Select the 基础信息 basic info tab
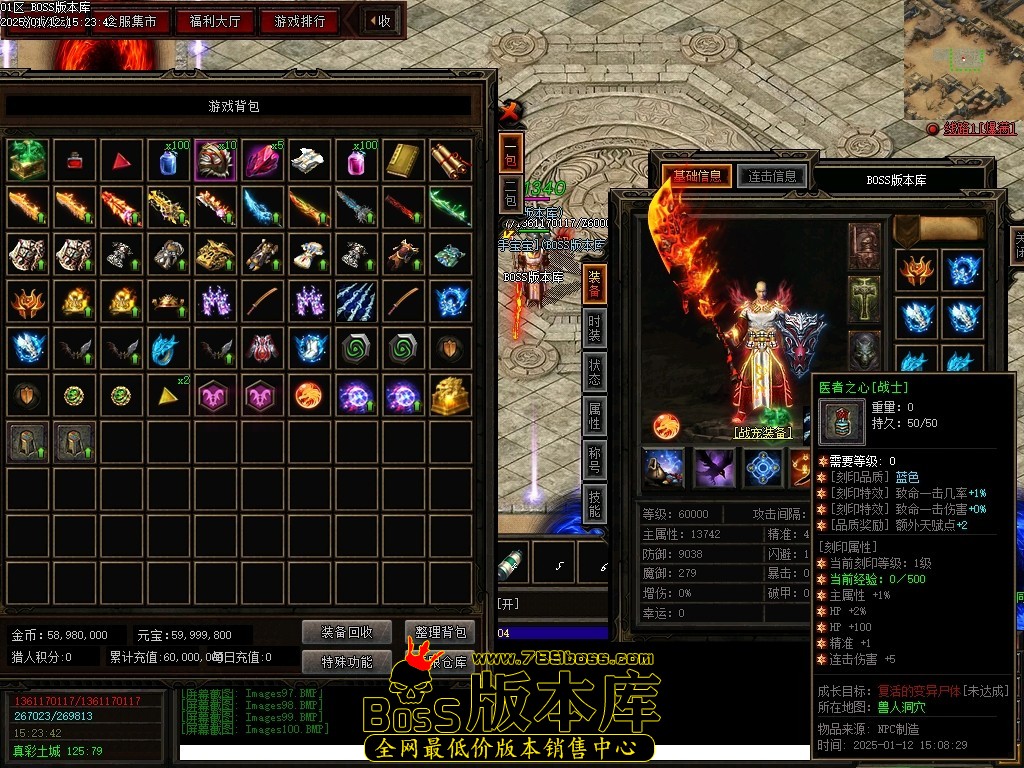The width and height of the screenshot is (1024, 768). [697, 176]
